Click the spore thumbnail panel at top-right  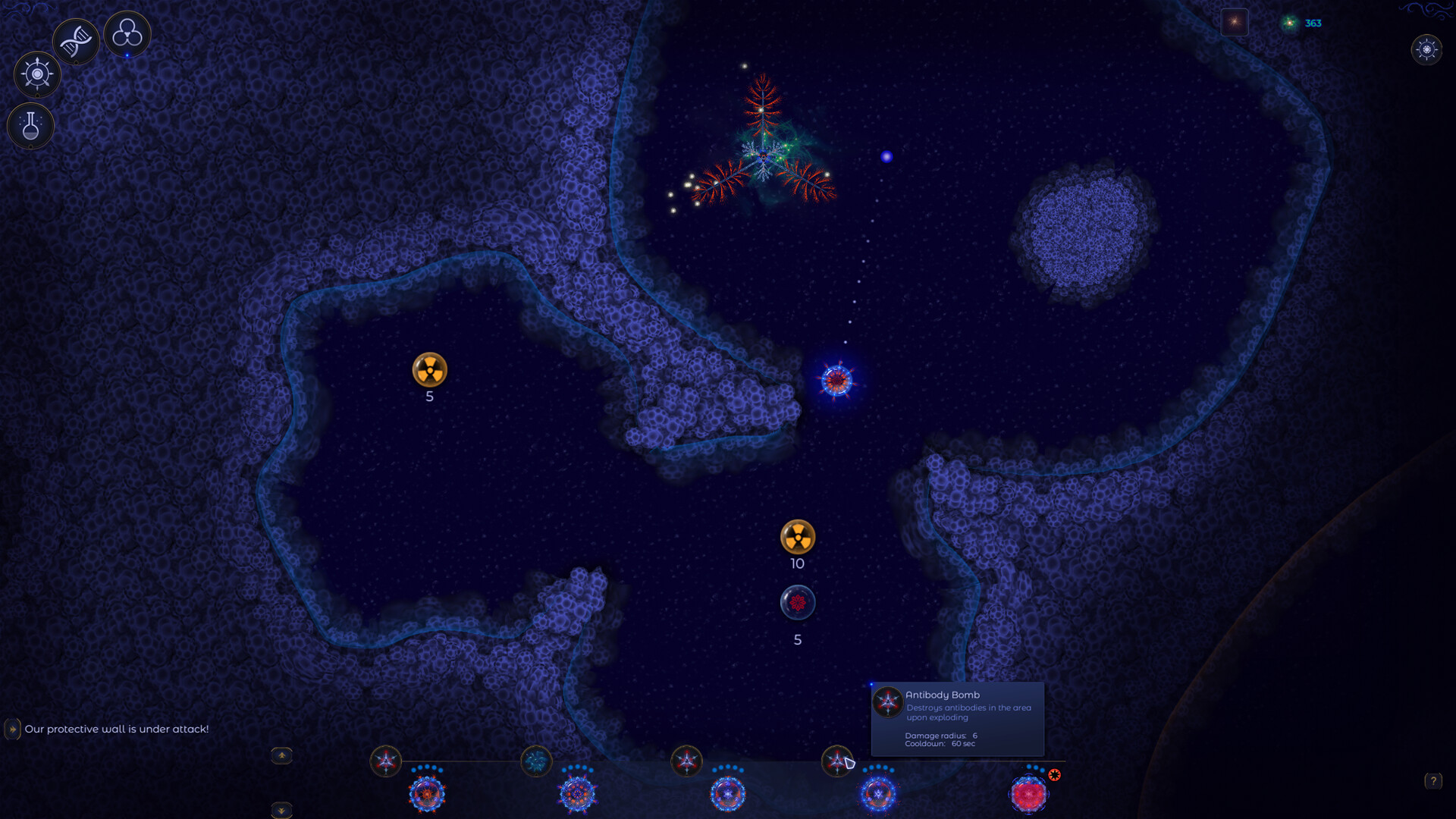coord(1235,22)
